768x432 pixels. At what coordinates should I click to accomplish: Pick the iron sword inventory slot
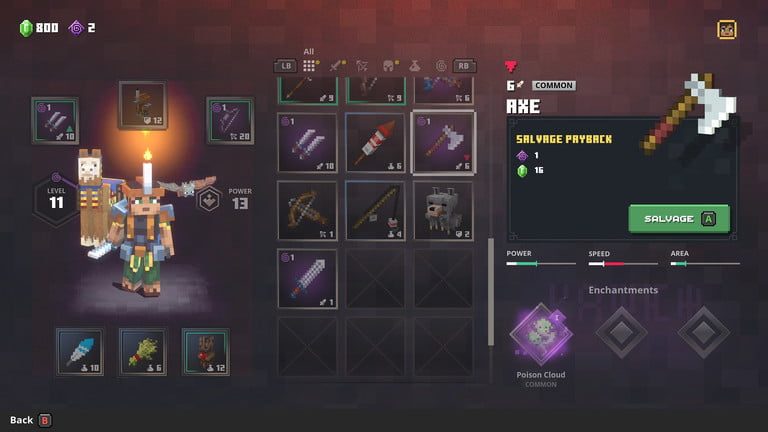307,277
